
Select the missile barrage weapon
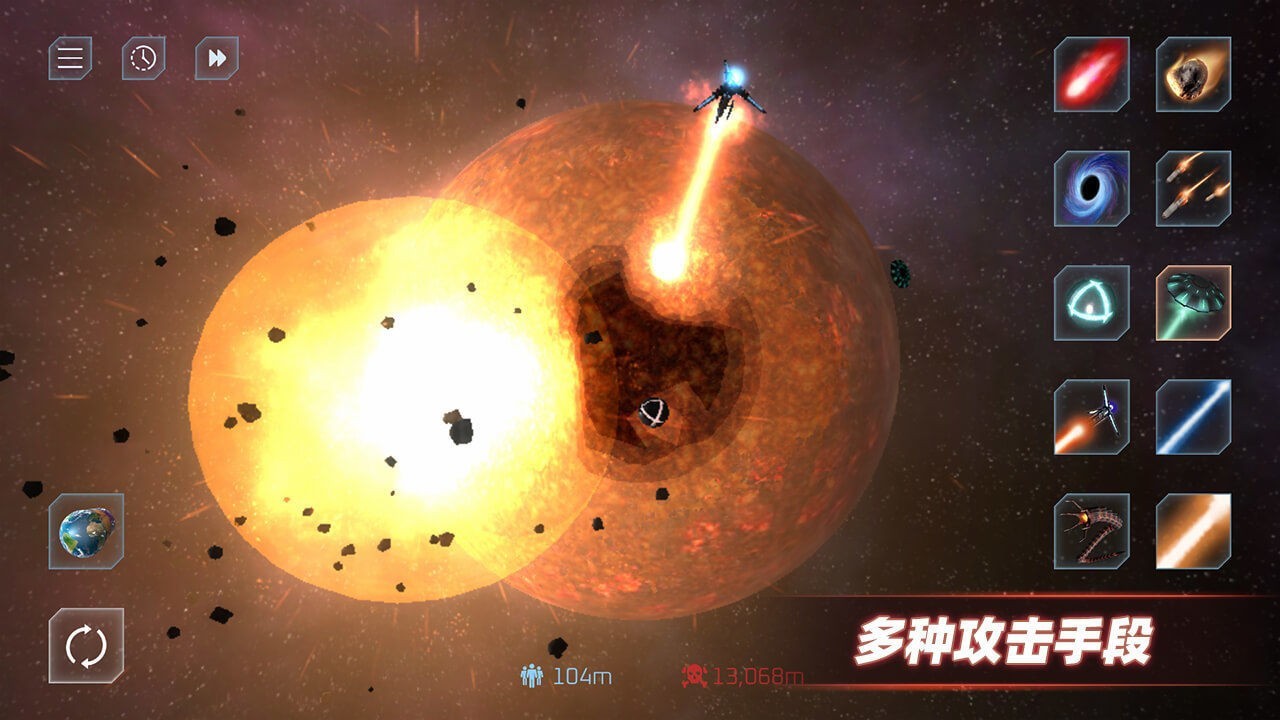click(x=1190, y=188)
